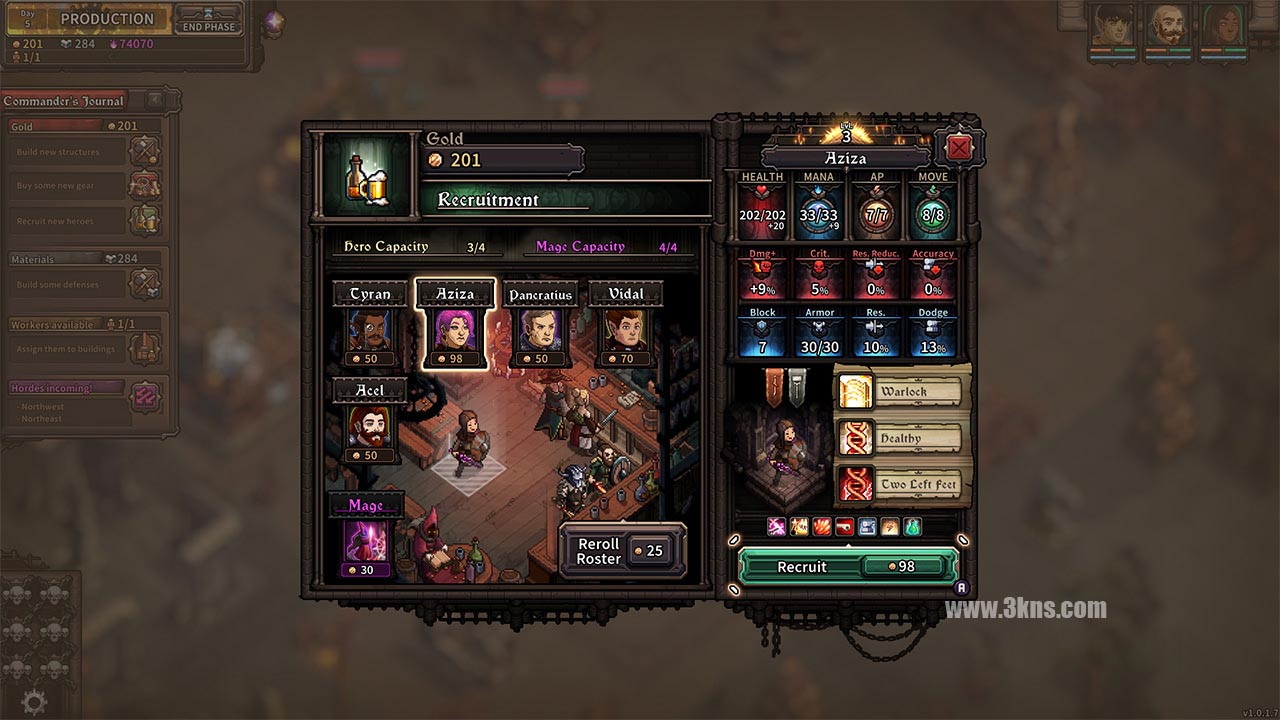Select hero Tyran's portrait

pos(370,331)
